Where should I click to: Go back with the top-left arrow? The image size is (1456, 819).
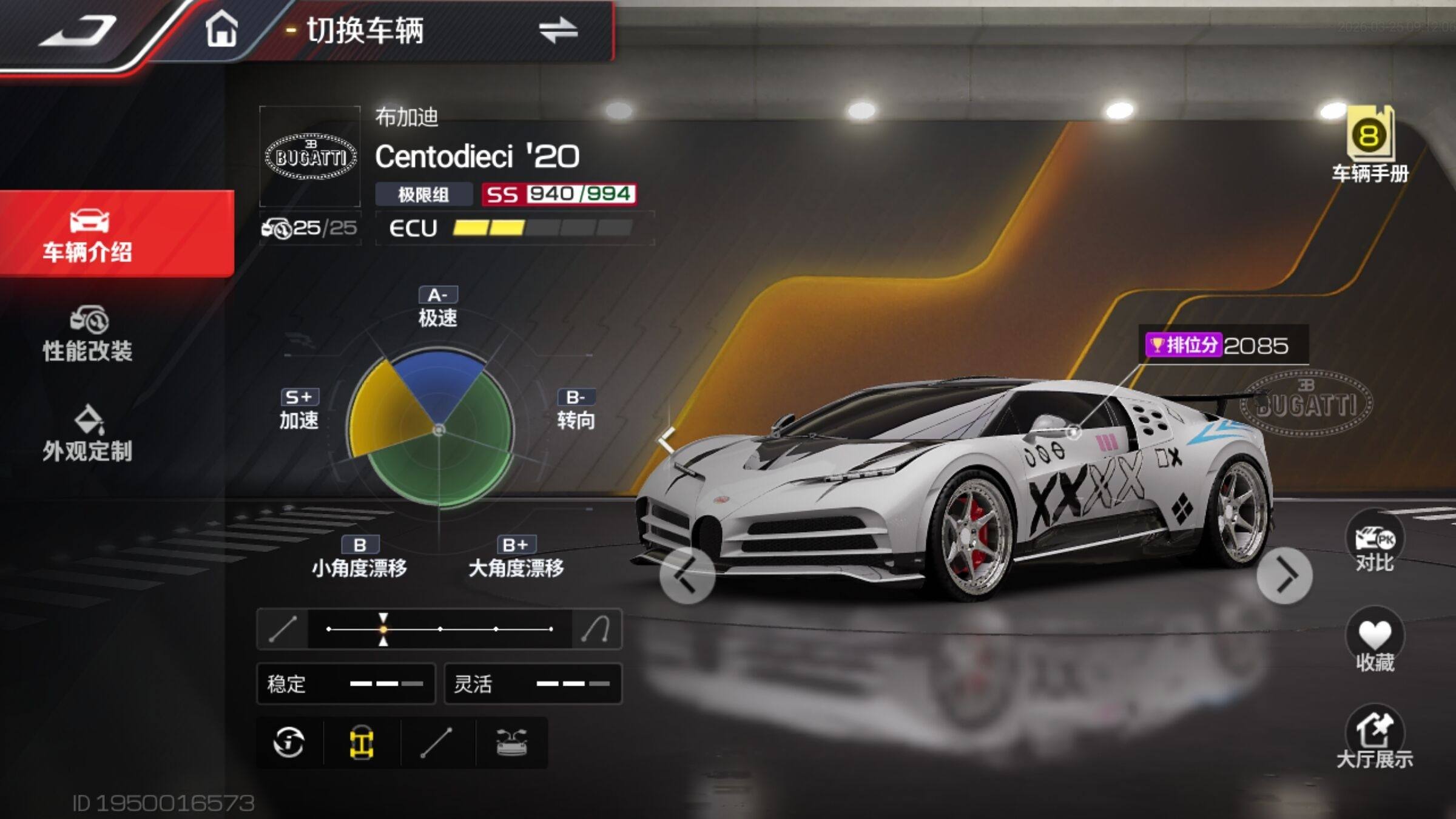click(78, 32)
